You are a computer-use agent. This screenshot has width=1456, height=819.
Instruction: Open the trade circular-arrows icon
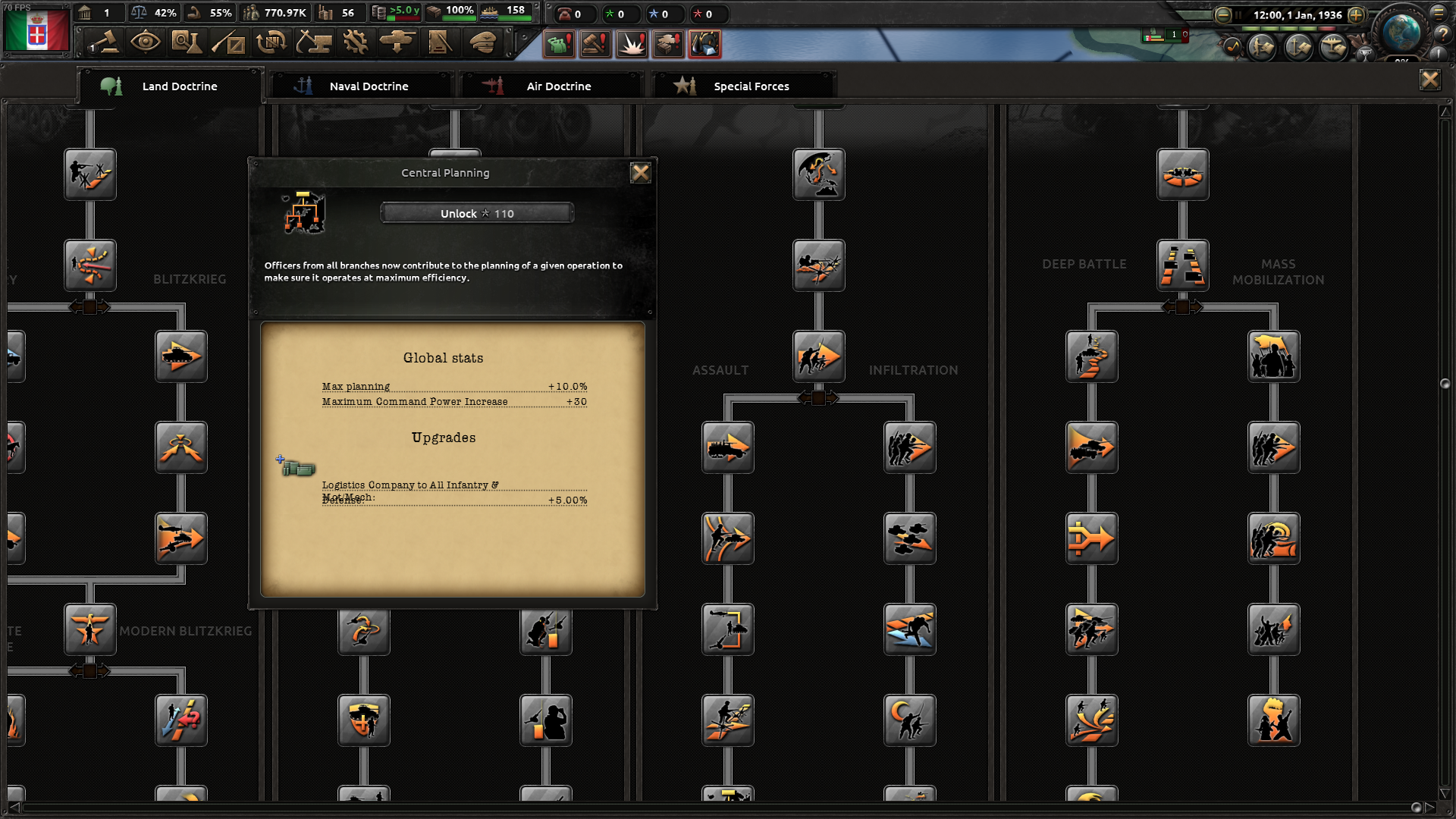click(271, 43)
